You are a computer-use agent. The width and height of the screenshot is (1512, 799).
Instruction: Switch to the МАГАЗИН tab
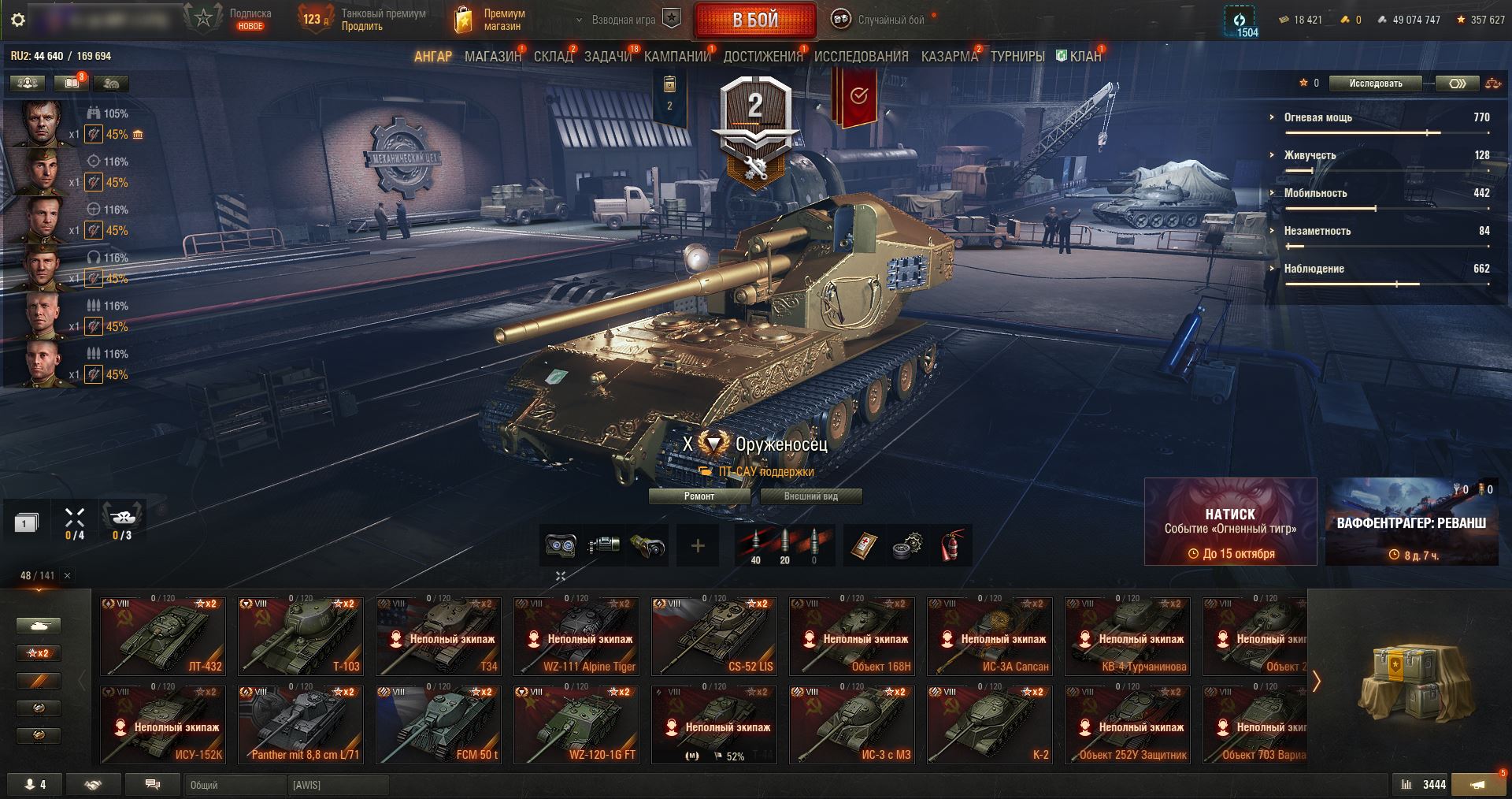tap(492, 57)
